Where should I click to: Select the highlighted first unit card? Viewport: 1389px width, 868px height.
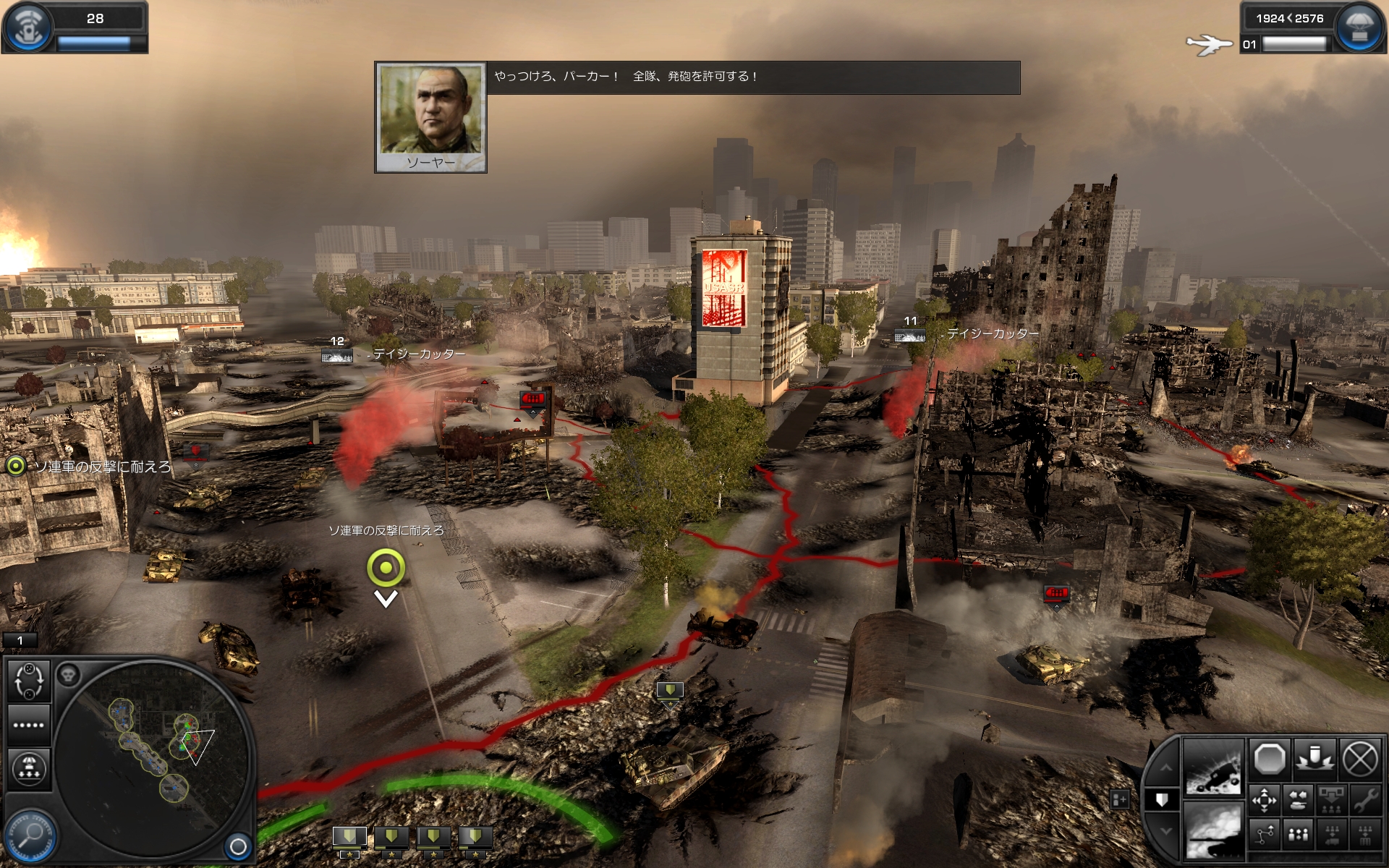point(349,839)
